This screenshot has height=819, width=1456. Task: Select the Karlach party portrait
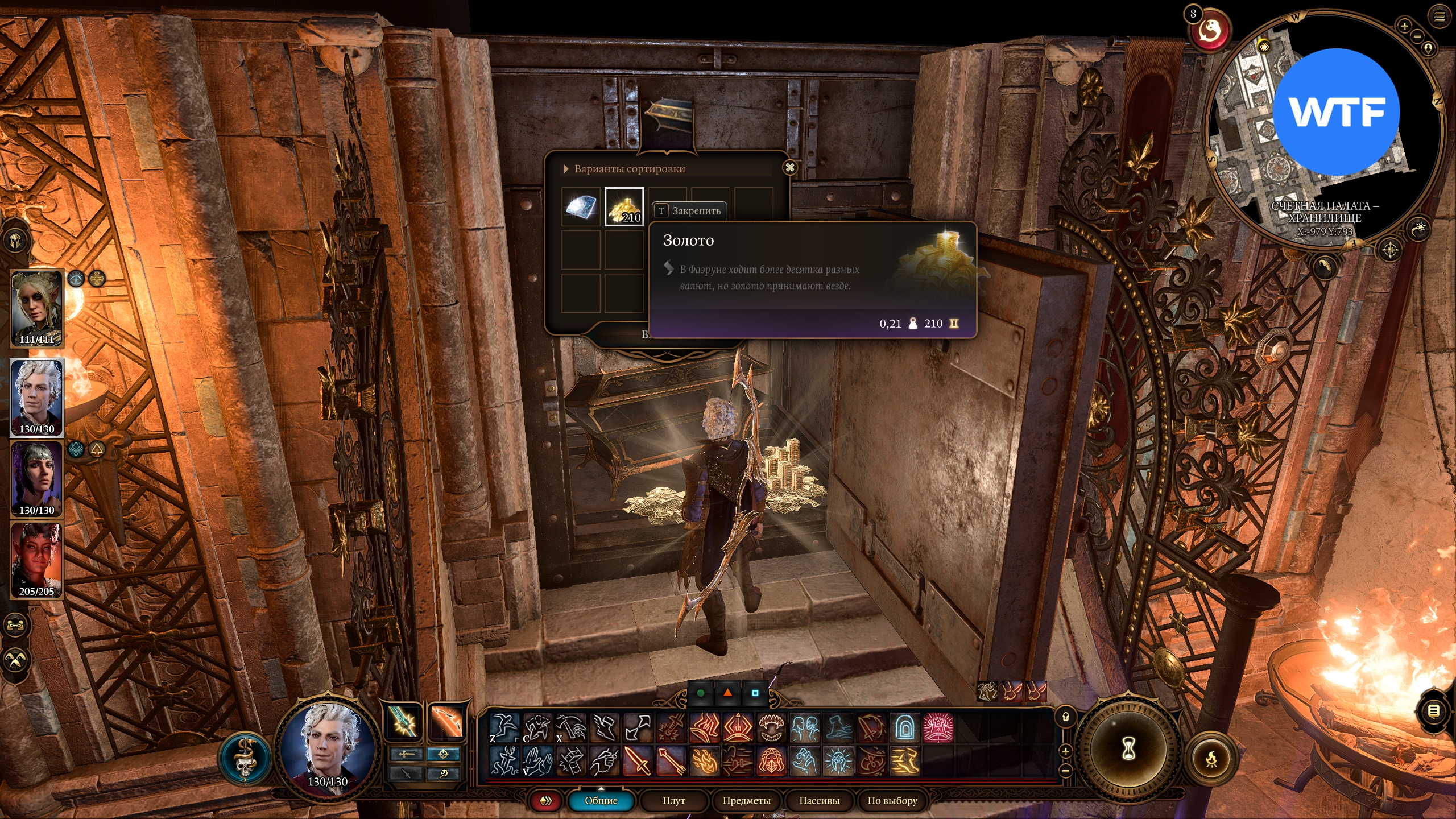tap(37, 560)
